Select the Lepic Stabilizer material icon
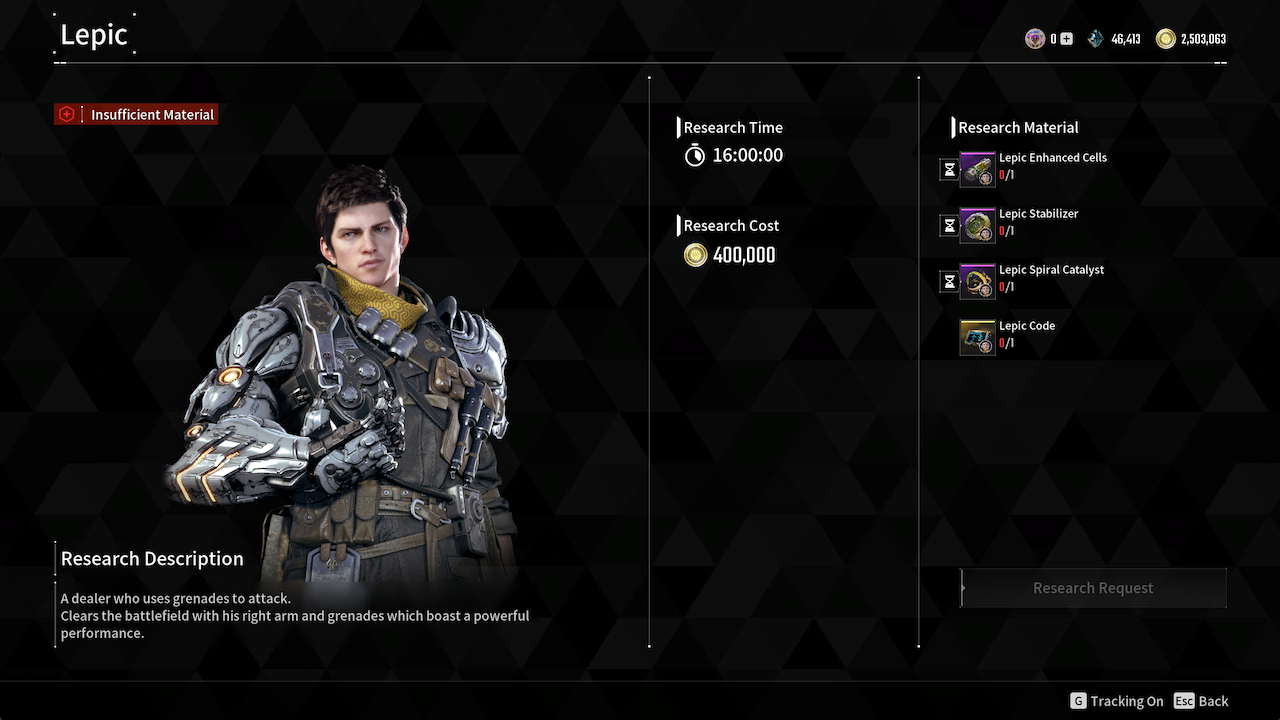 point(977,226)
